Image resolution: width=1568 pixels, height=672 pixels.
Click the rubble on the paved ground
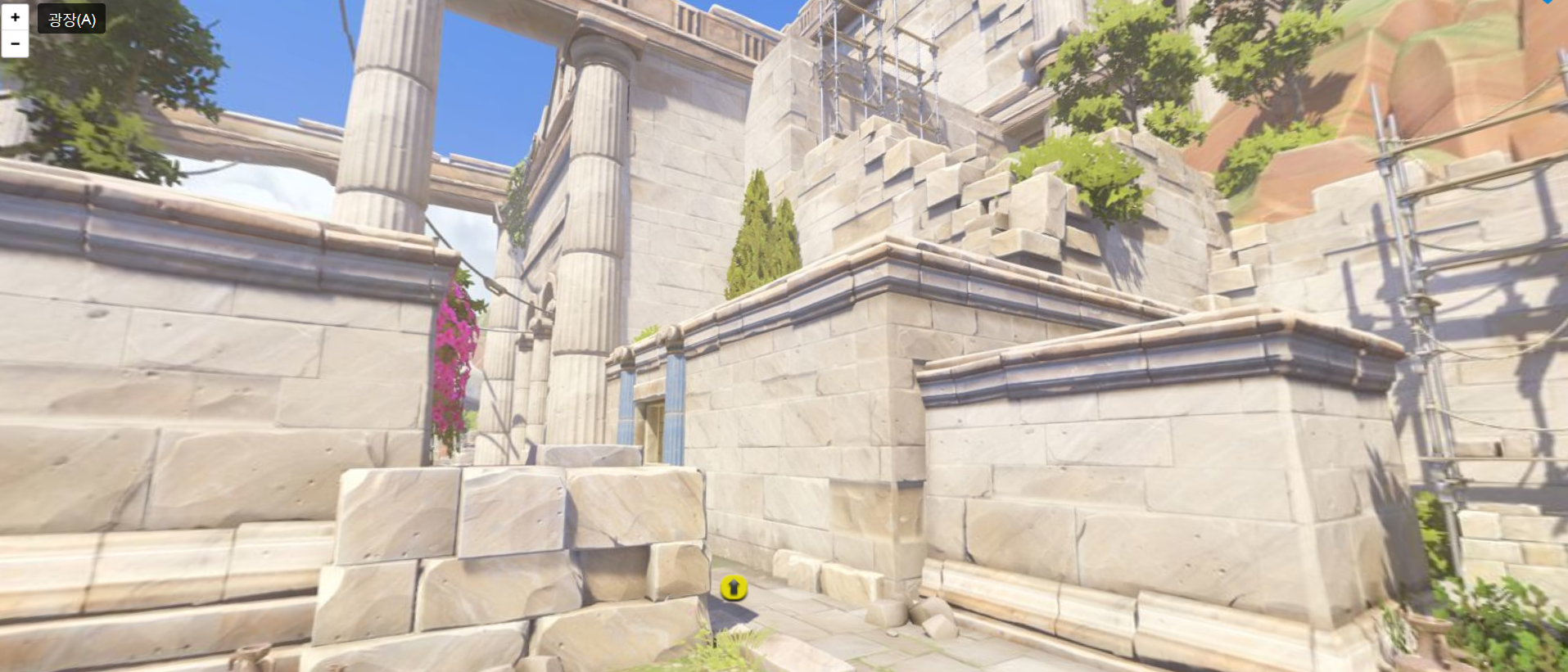tap(933, 618)
